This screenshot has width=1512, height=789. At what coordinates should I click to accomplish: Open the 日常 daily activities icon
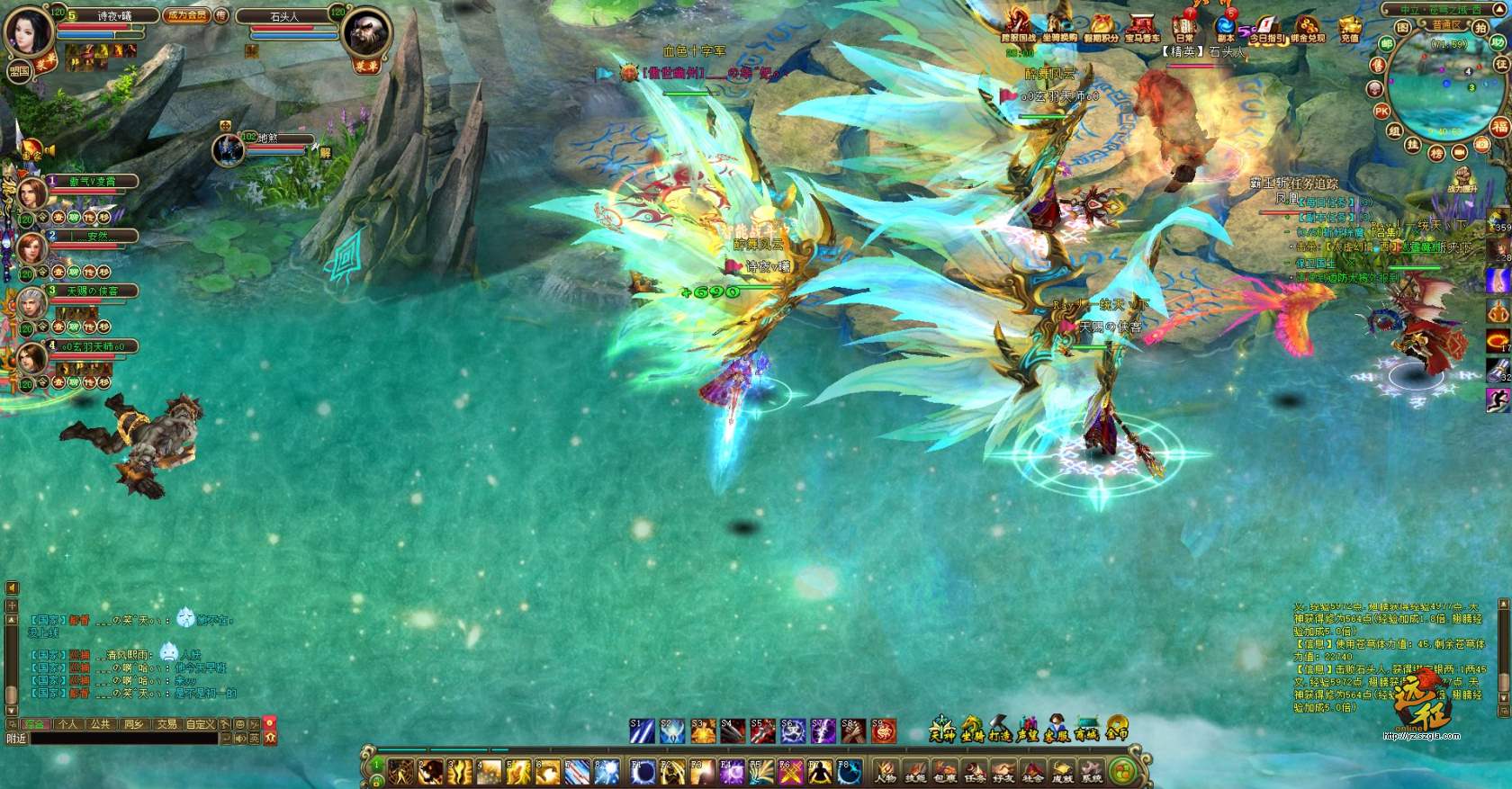pos(1184,27)
